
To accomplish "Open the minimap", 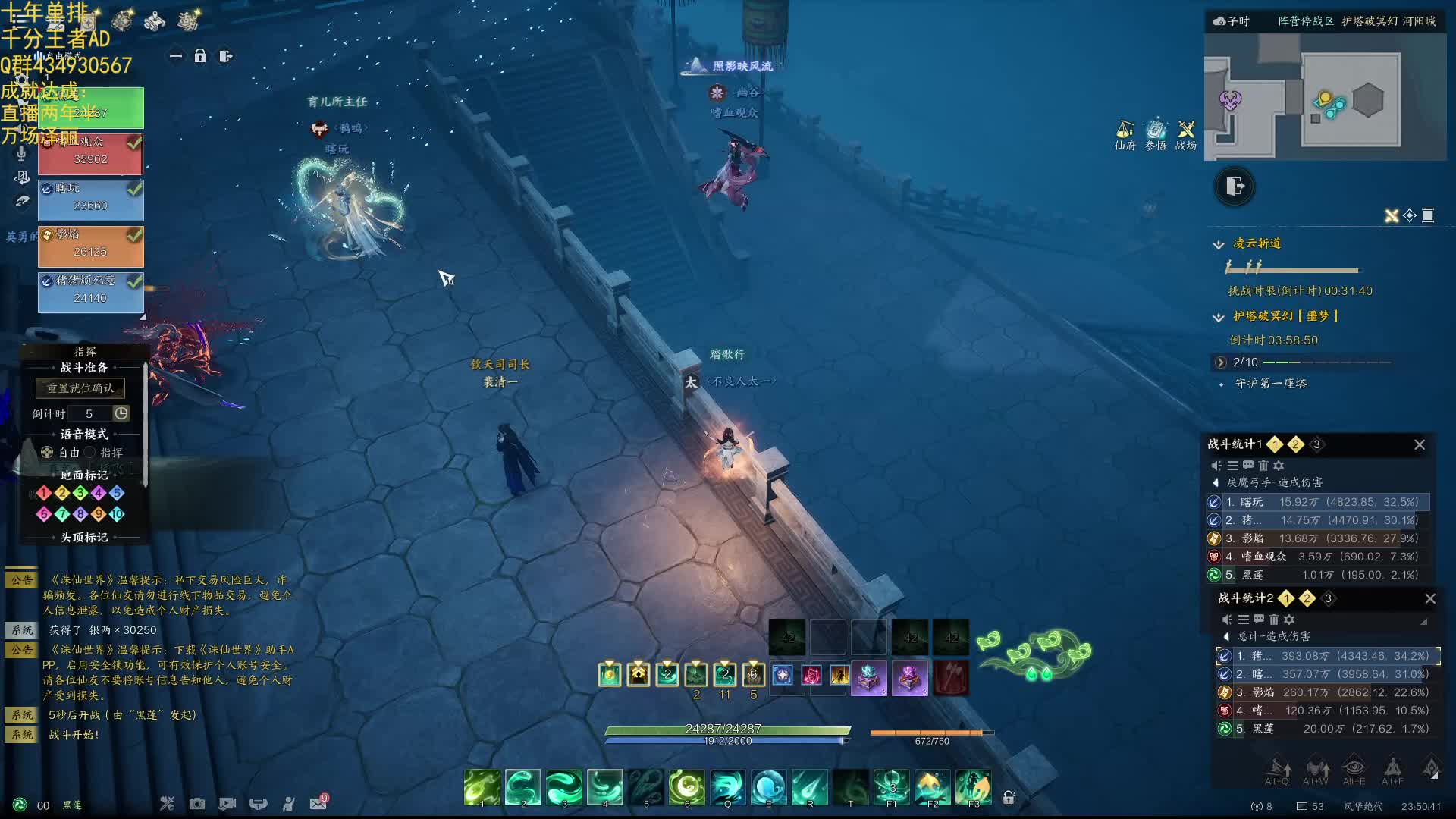I will tap(1325, 99).
